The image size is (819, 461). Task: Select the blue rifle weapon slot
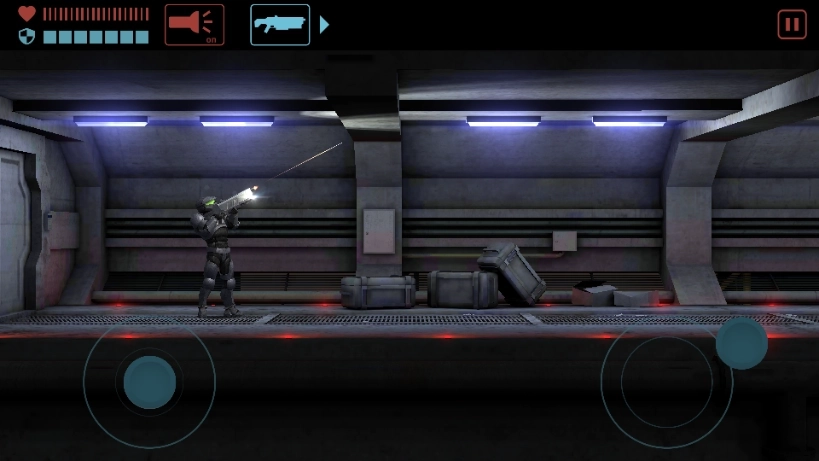(x=280, y=24)
